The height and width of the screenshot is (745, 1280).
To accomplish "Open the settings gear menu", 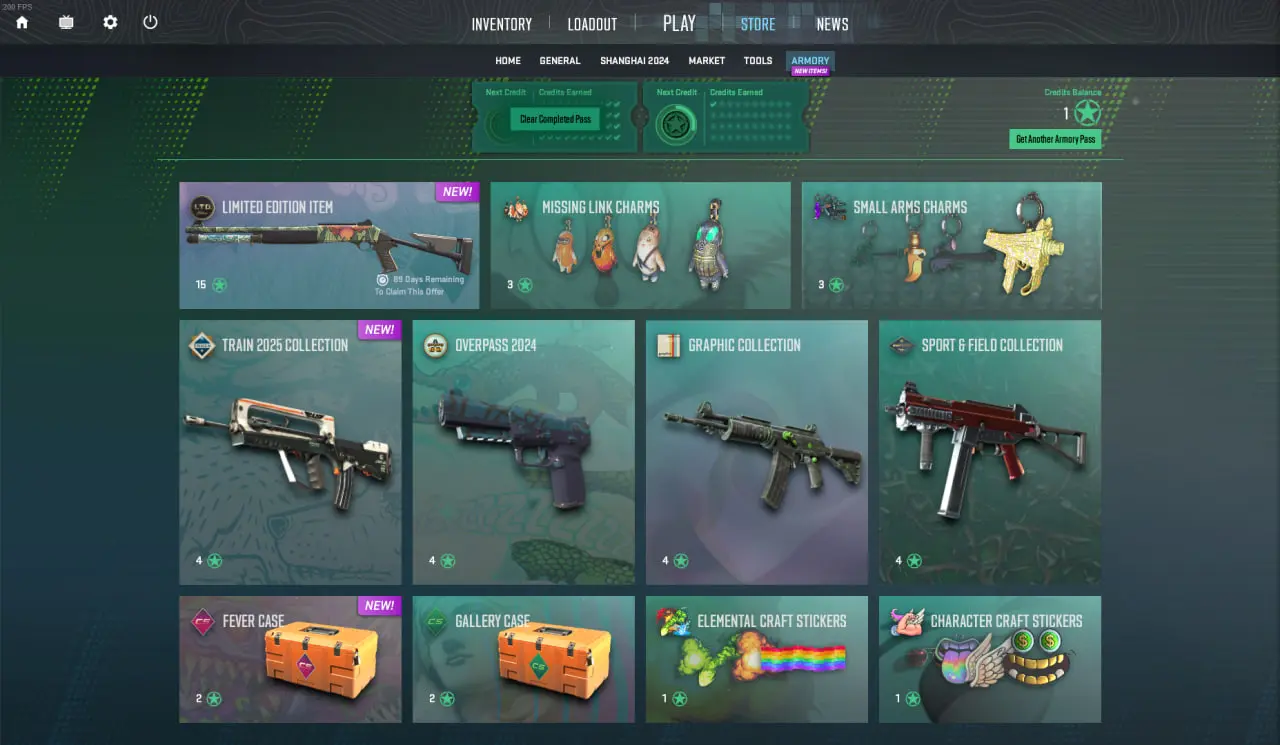I will [110, 22].
